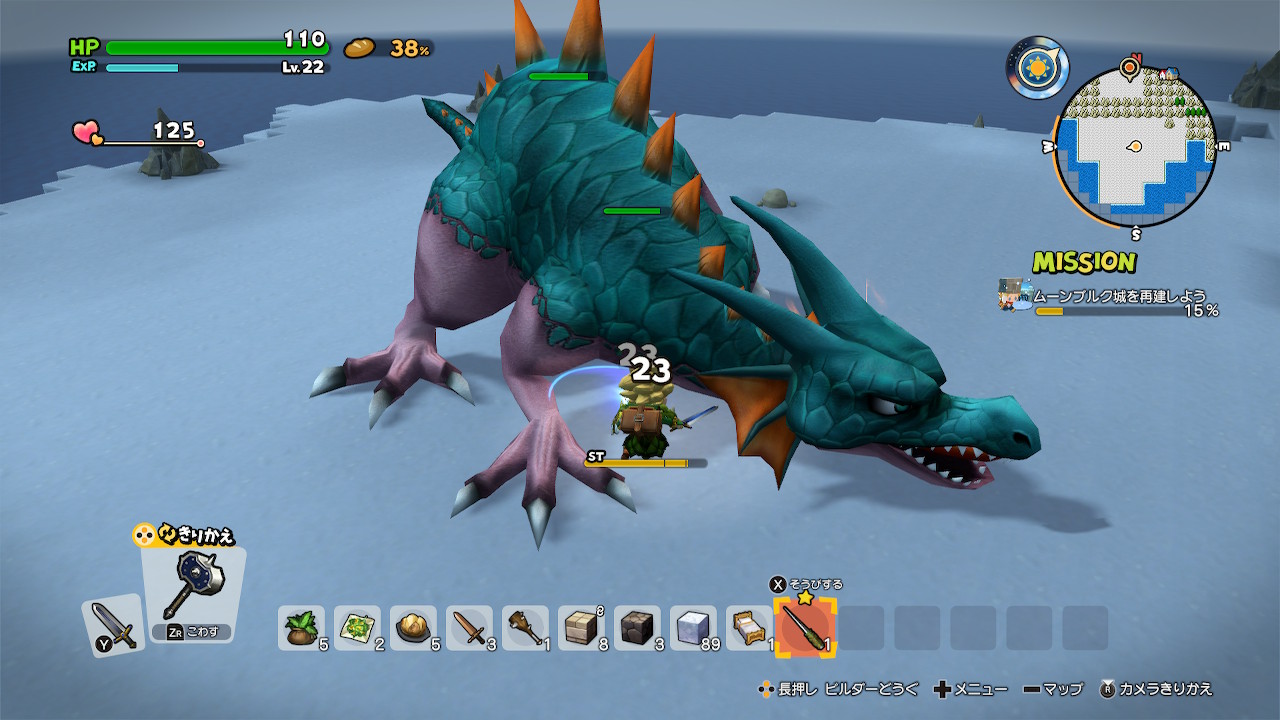Screen dimensions: 1280x720
Task: Click the highlighted green-handled spear slot
Action: [804, 628]
